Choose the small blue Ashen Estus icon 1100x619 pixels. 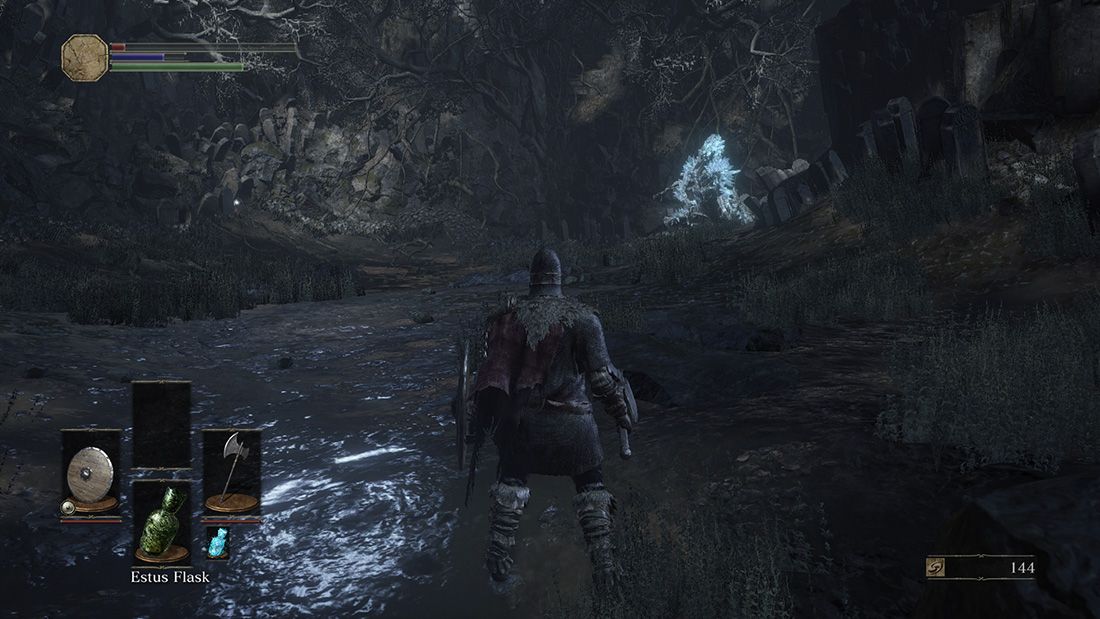point(216,543)
